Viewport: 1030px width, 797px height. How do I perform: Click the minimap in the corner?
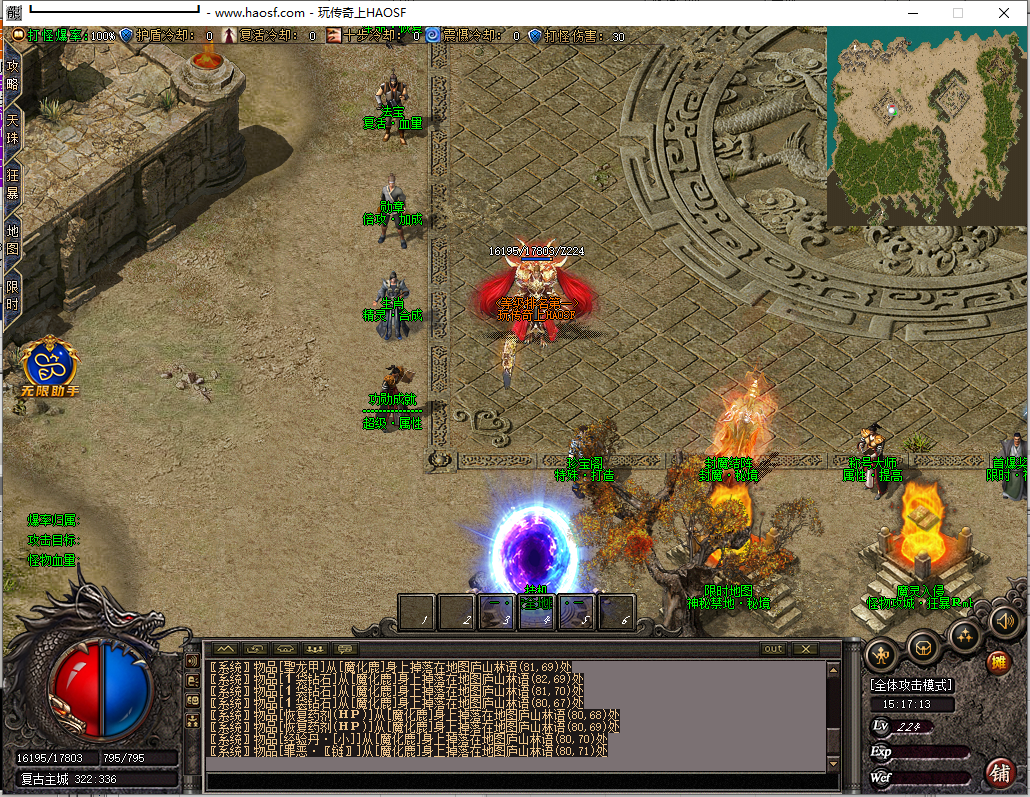coord(926,127)
